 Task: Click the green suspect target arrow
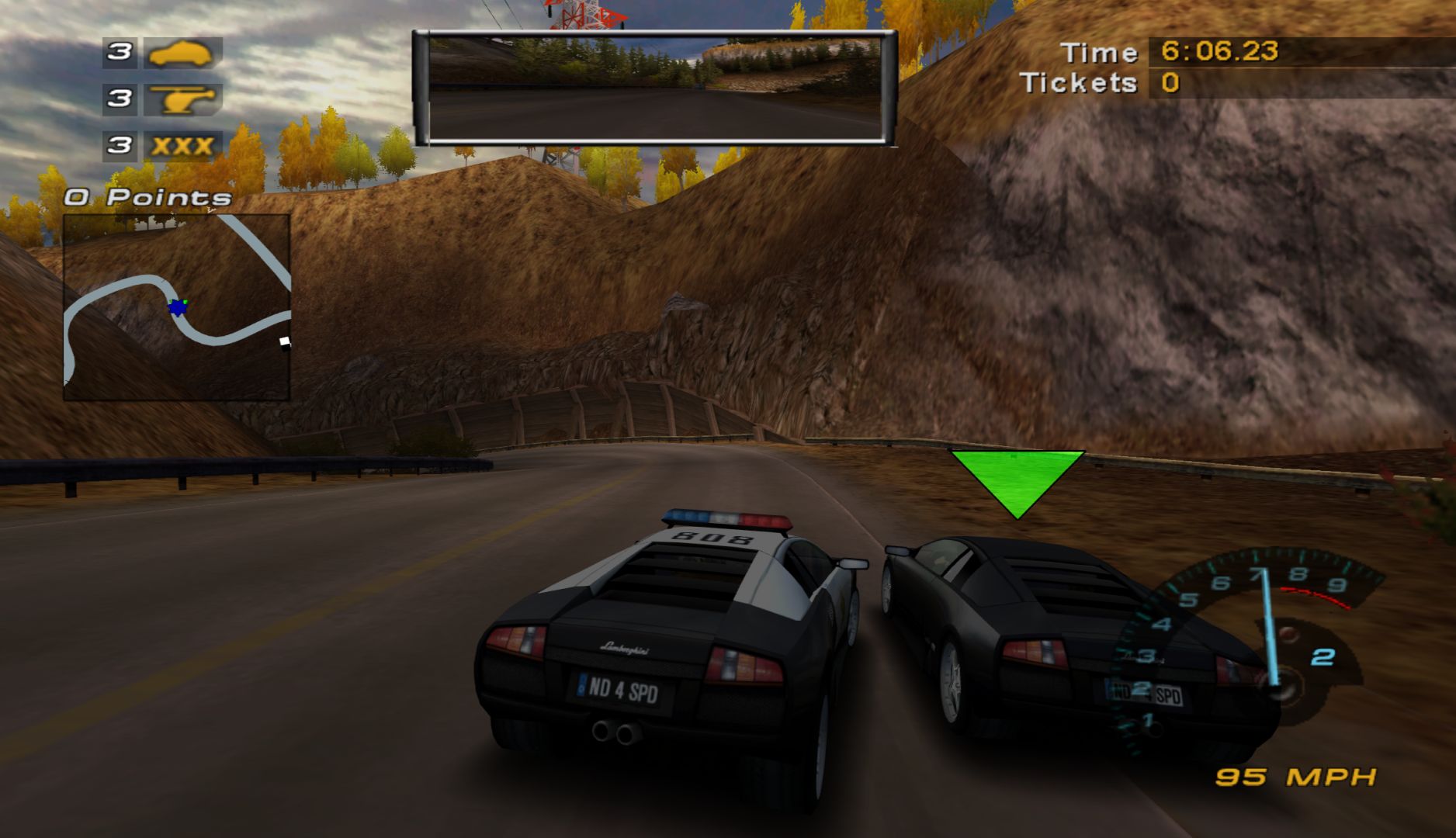tap(1017, 479)
